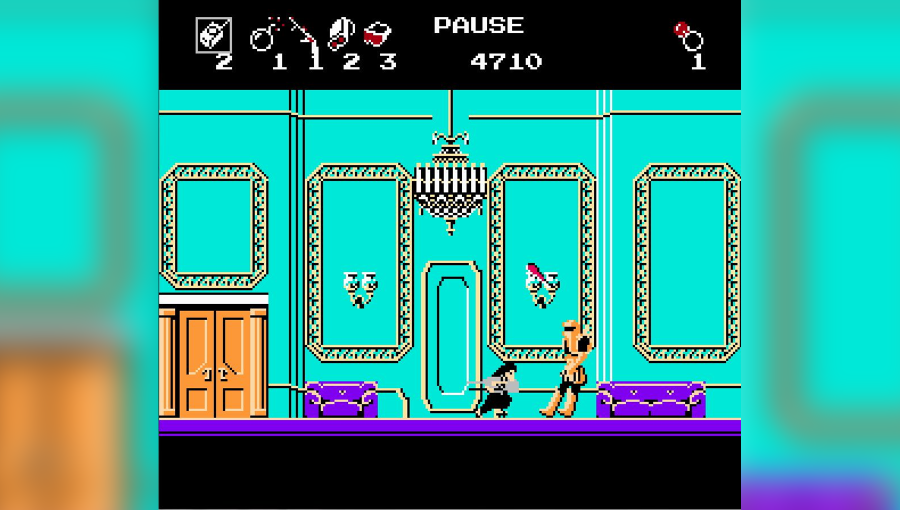
Task: Pick the red and white shoe item
Action: point(341,34)
